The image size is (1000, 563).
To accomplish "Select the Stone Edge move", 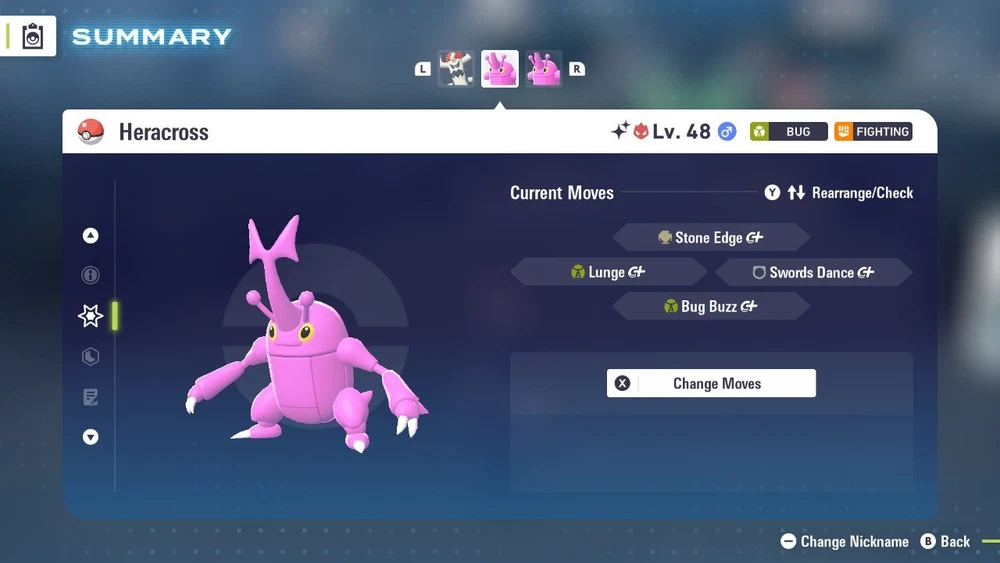I will pyautogui.click(x=710, y=238).
